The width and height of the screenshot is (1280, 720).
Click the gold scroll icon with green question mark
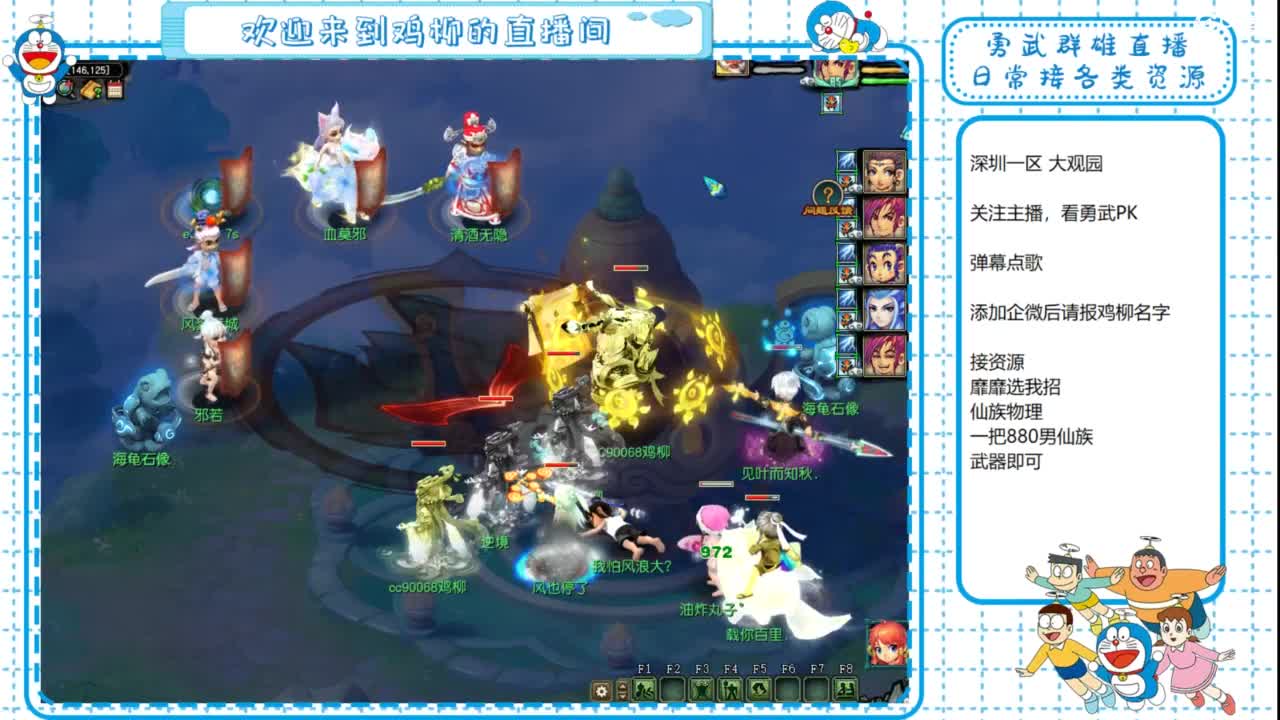point(91,89)
